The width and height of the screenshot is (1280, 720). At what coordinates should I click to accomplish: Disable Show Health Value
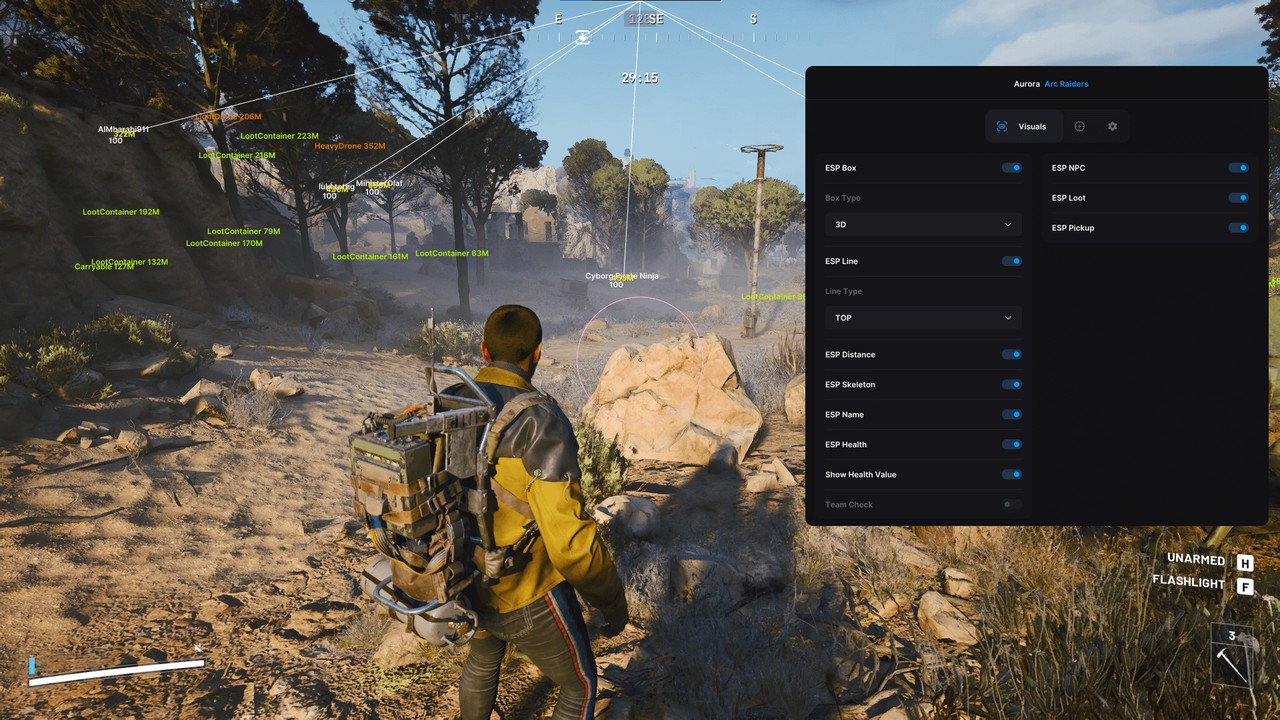pos(1012,474)
